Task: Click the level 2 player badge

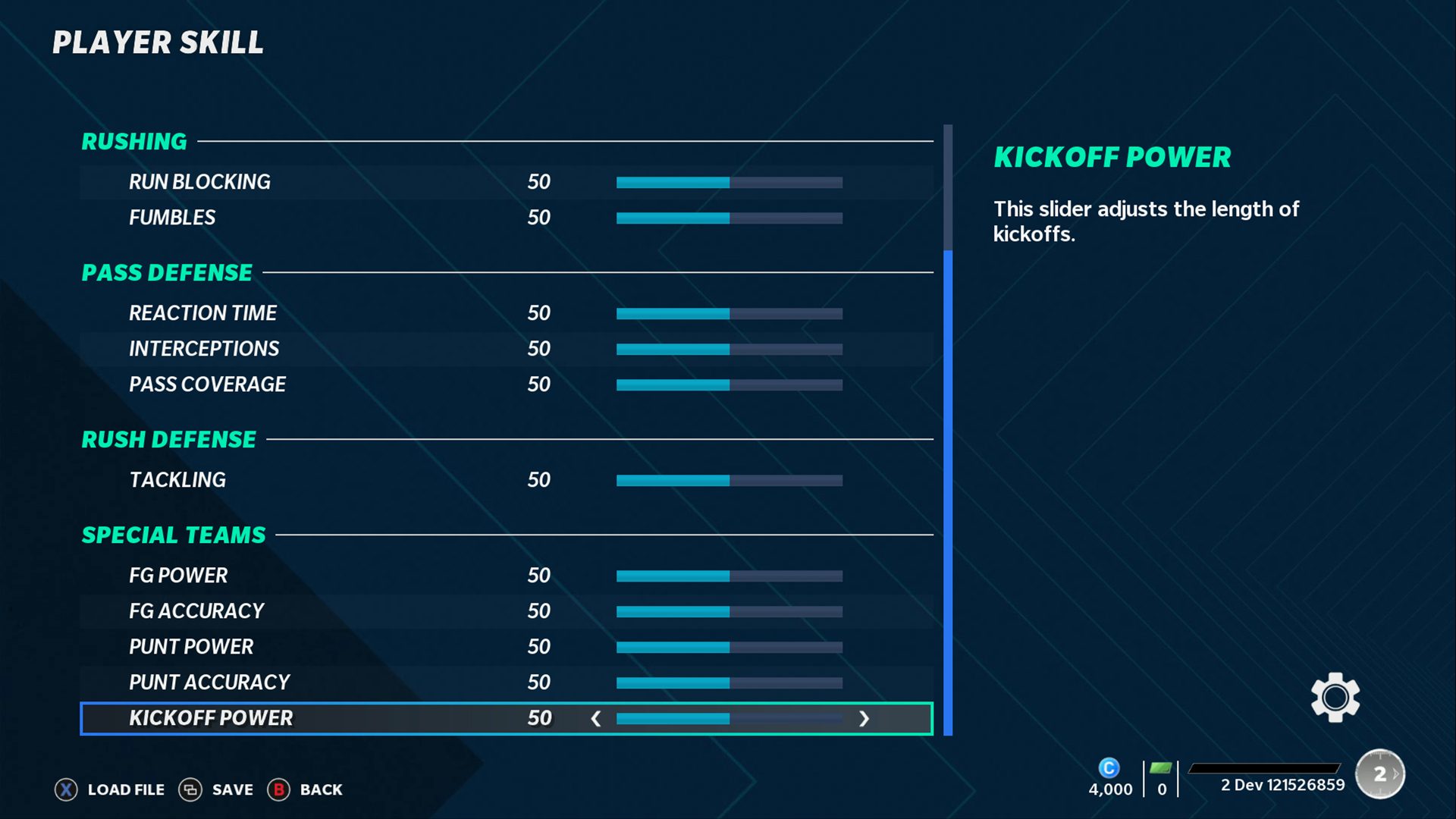Action: coord(1379,773)
